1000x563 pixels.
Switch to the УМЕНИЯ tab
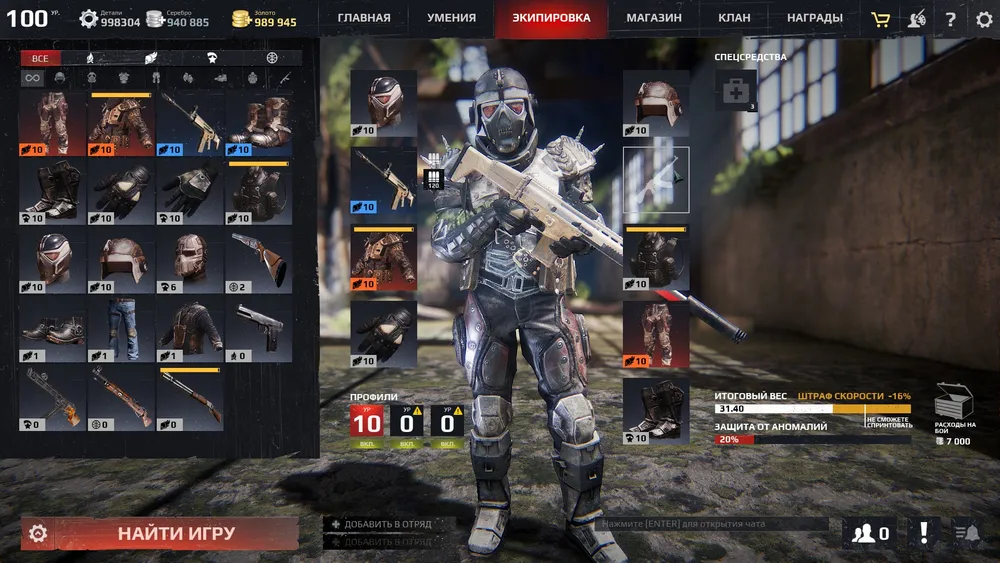pyautogui.click(x=451, y=18)
